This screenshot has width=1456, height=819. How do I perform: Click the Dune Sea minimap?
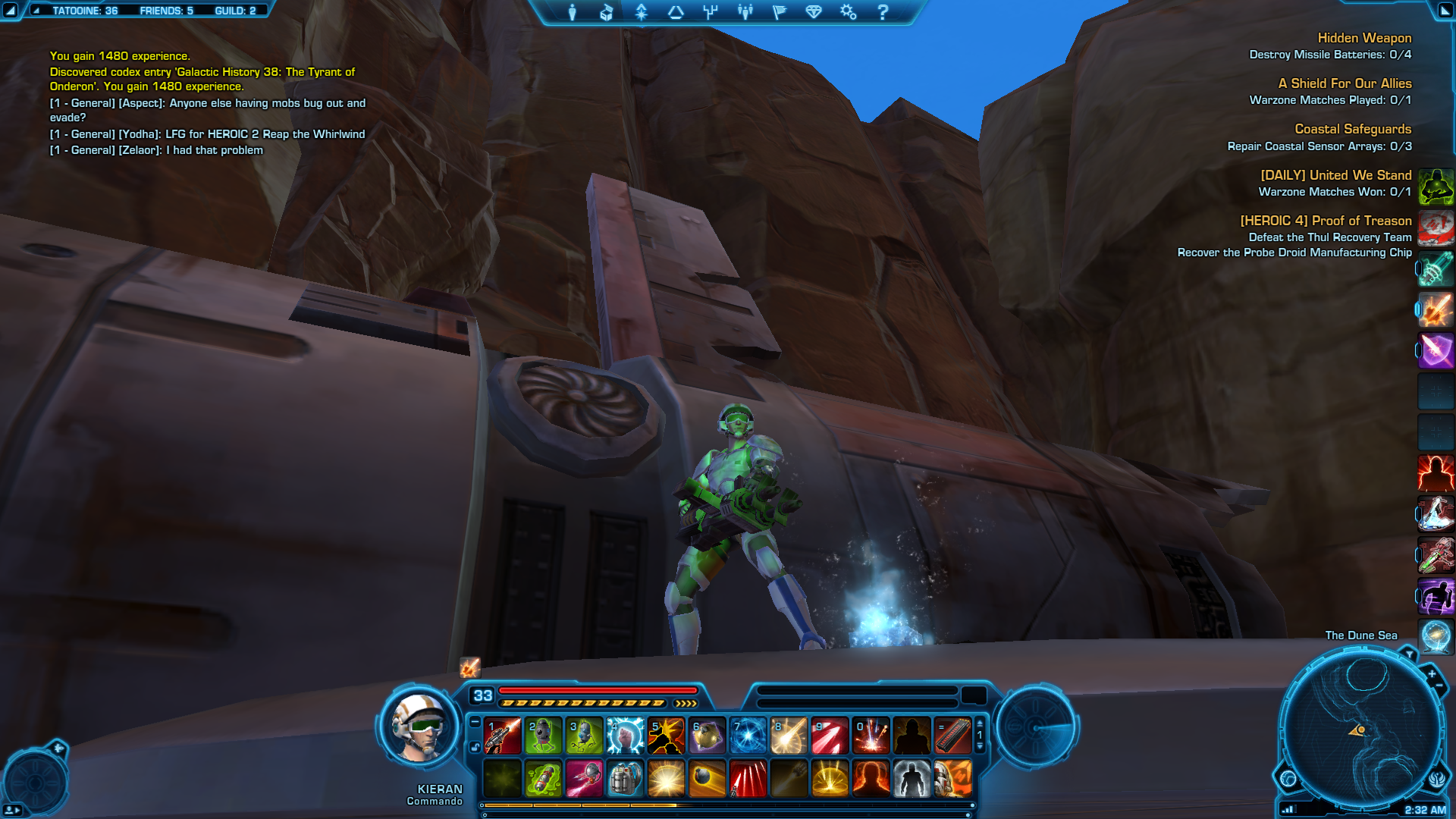point(1361,730)
